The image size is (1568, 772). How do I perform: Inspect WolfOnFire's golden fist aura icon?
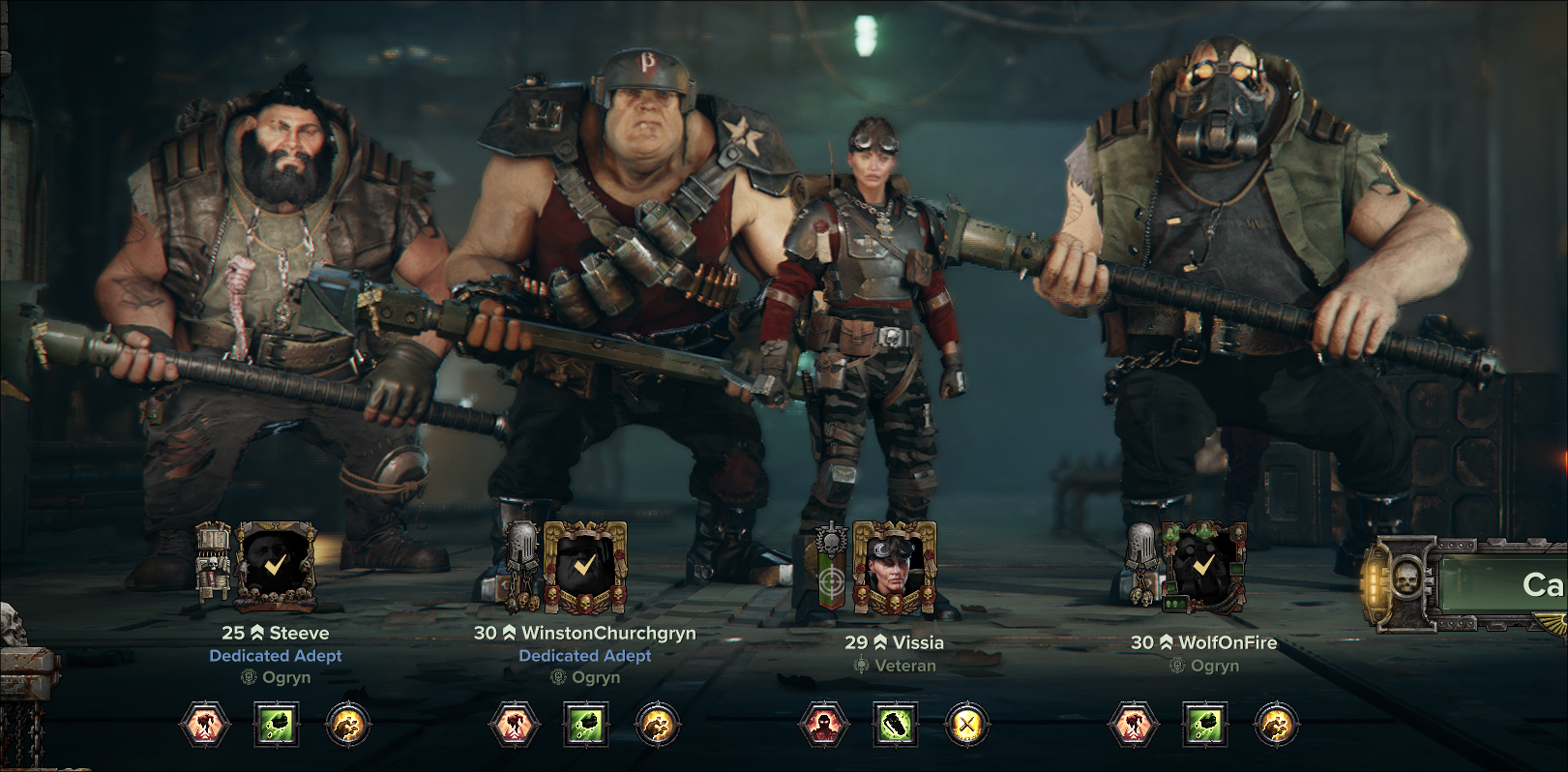[x=1276, y=725]
